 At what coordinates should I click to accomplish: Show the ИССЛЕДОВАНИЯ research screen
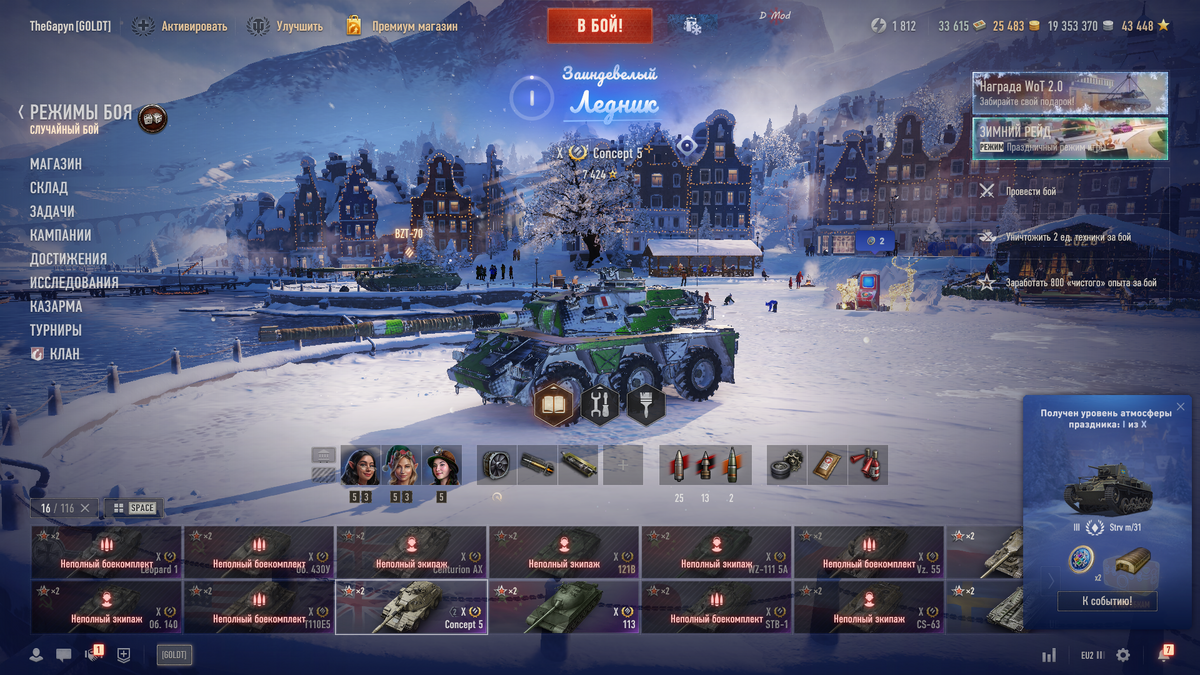[x=74, y=283]
